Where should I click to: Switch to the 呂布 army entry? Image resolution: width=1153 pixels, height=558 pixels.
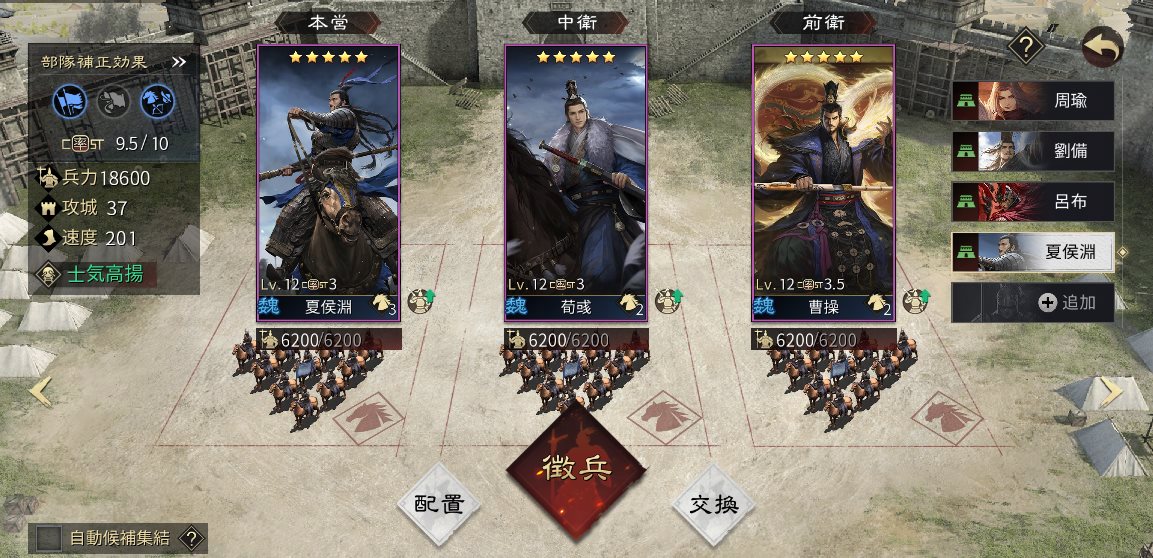coord(1033,202)
